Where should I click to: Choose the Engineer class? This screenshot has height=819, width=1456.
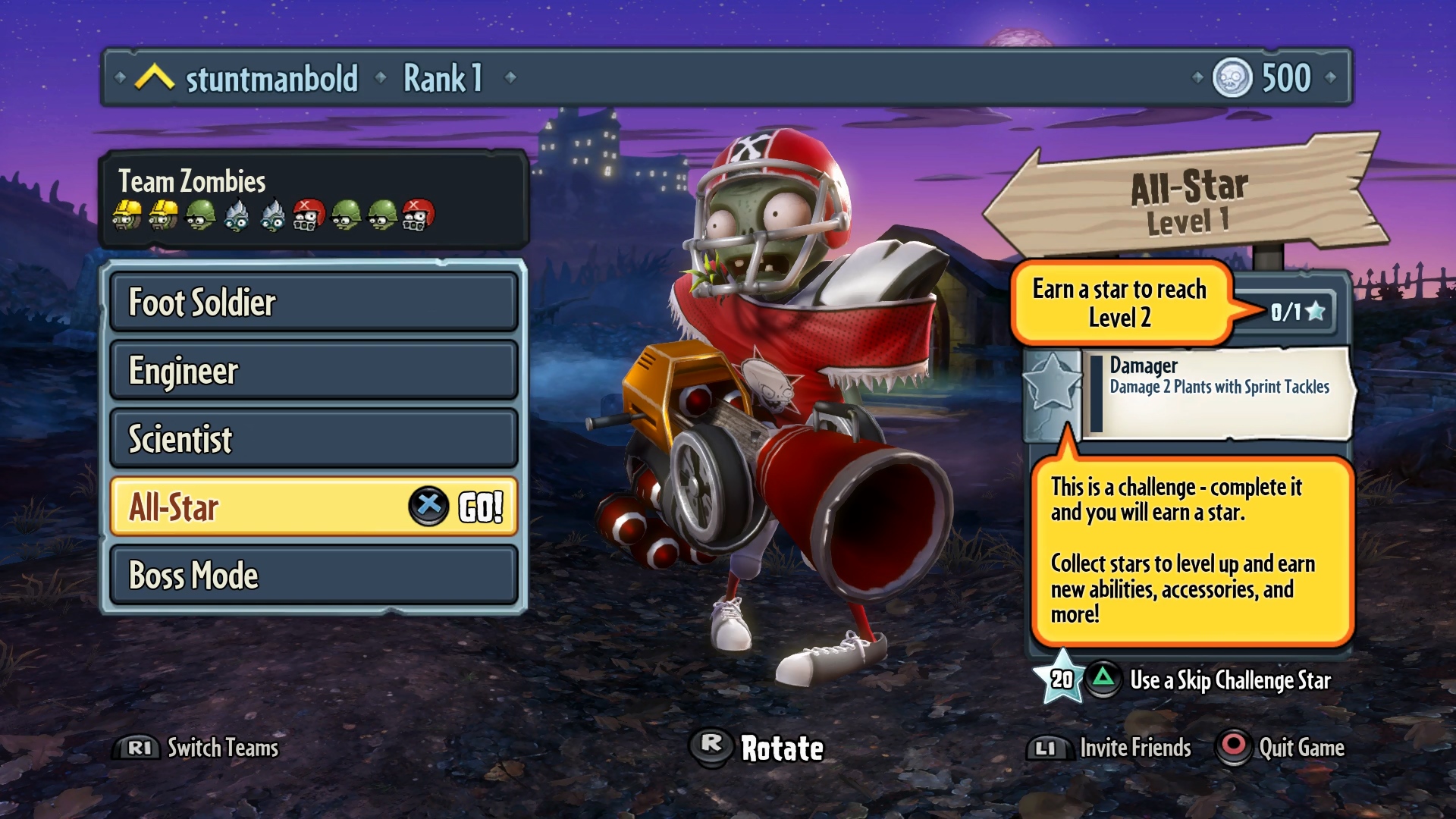point(313,371)
